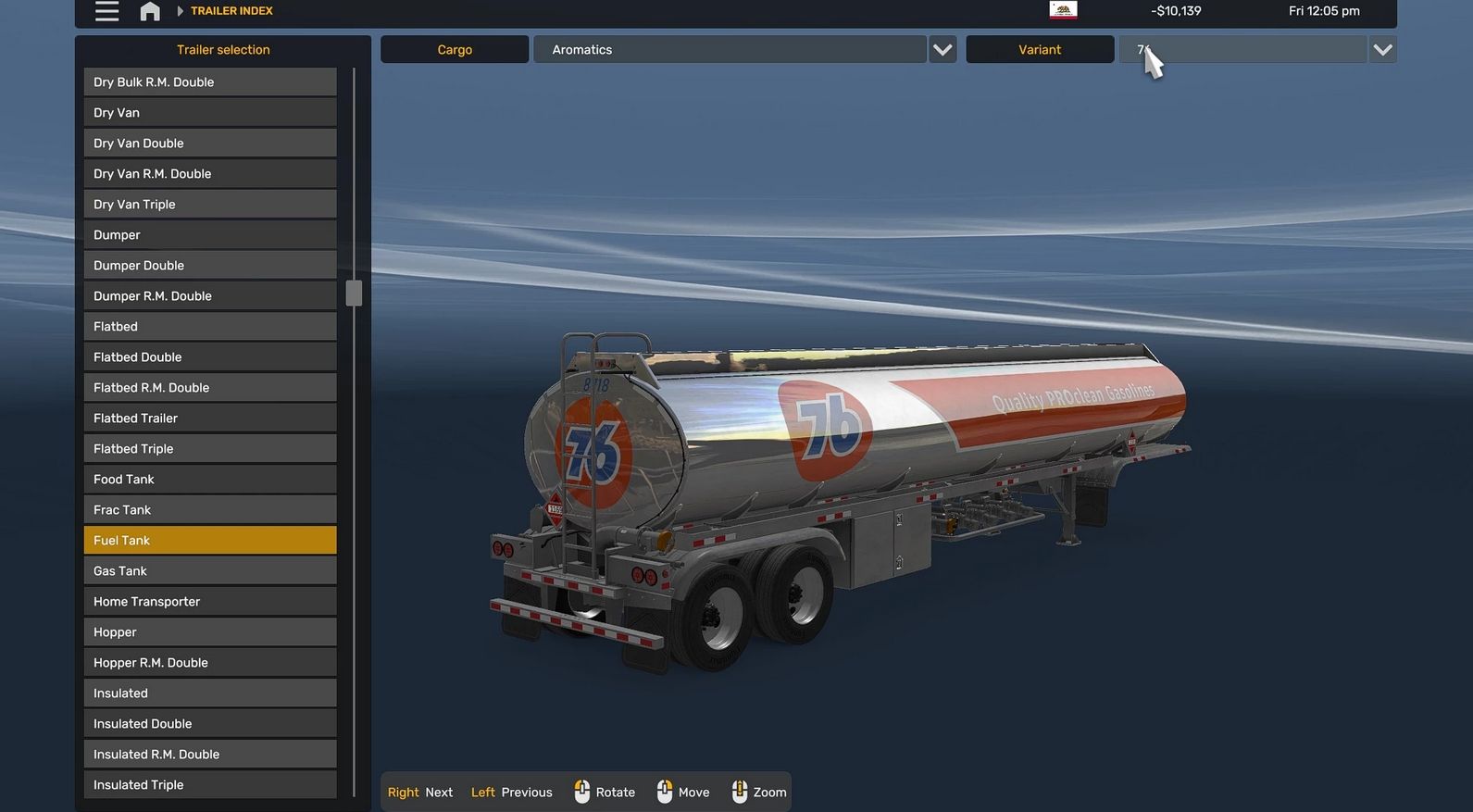Viewport: 1473px width, 812px height.
Task: Select the Home Transporter trailer
Action: pyautogui.click(x=210, y=602)
